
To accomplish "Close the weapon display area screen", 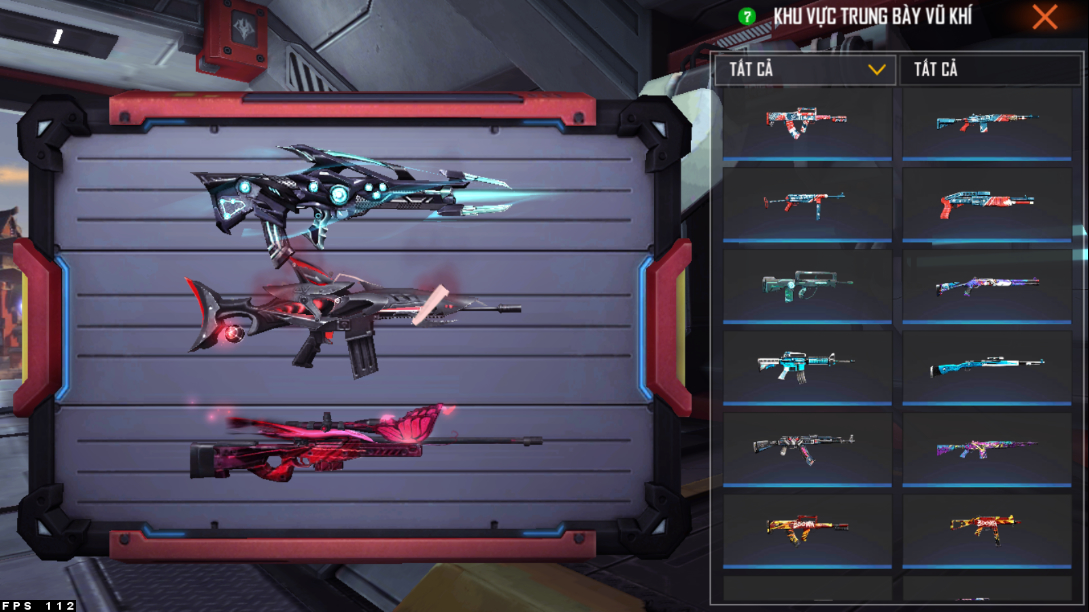I will [1045, 17].
